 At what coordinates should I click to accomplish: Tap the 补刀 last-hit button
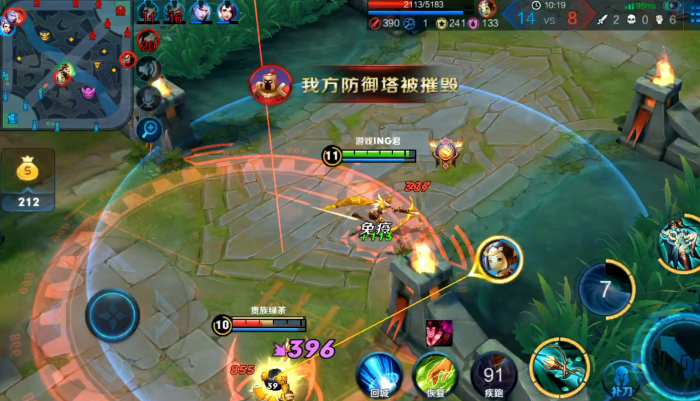tap(621, 380)
